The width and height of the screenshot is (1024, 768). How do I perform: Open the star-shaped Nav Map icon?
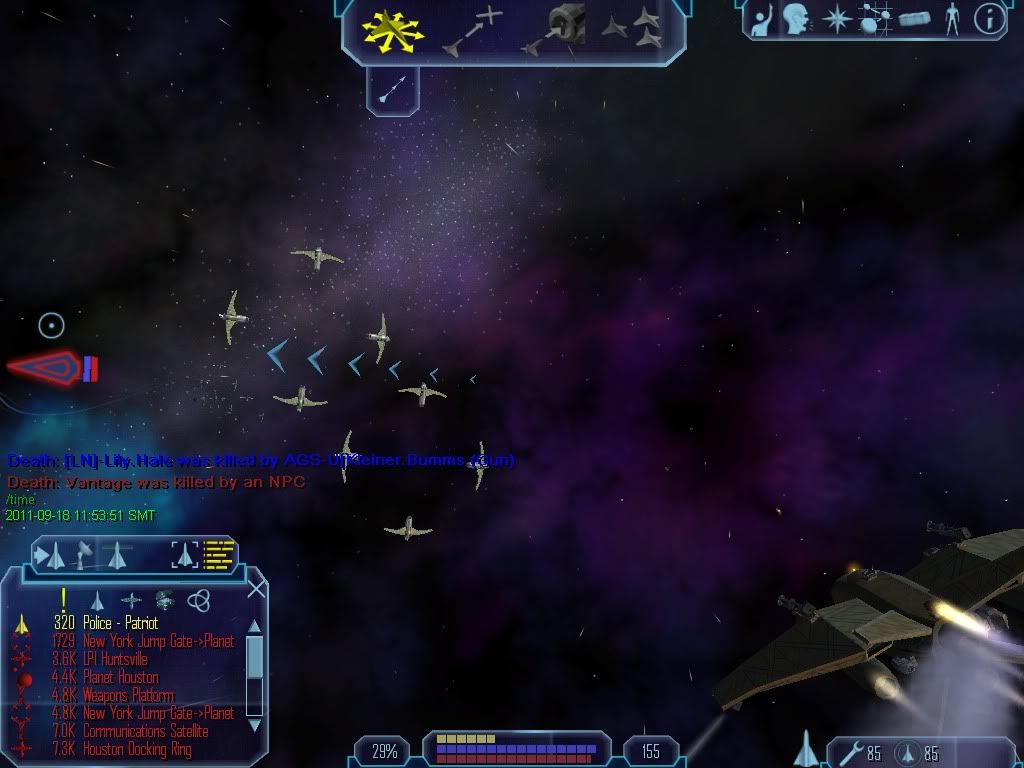(x=836, y=18)
